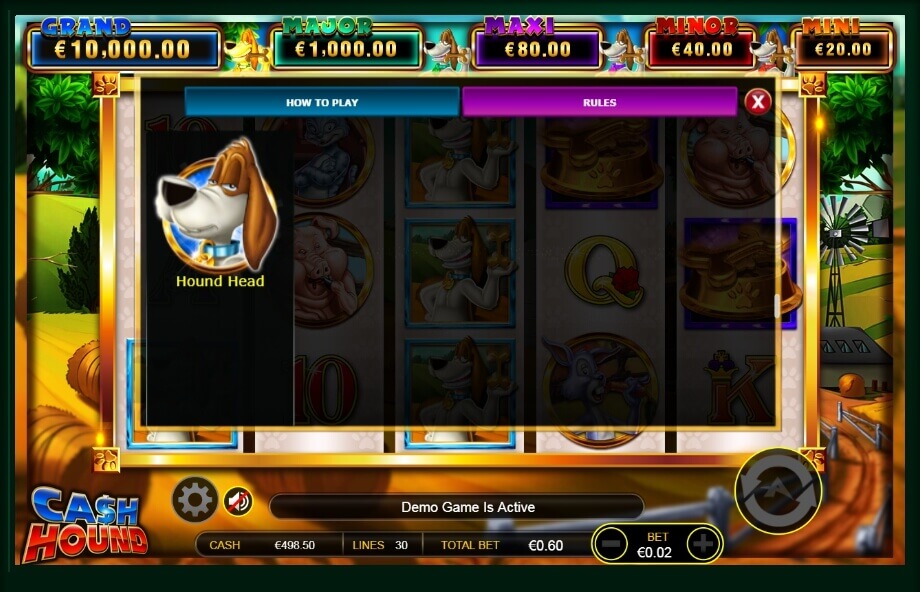Toggle the muted sound speaker icon
The height and width of the screenshot is (592, 920).
coord(238,501)
